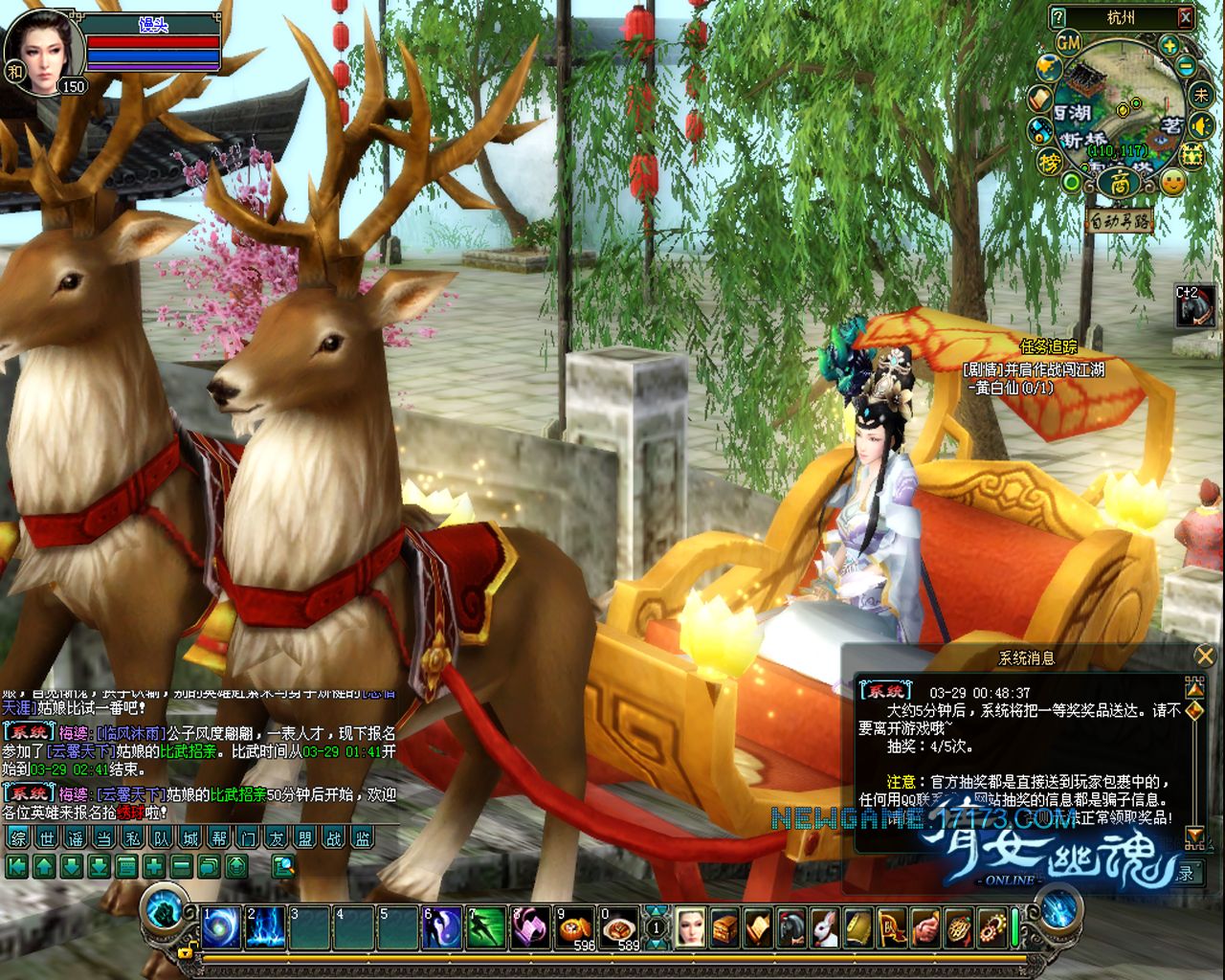Screen dimensions: 1225x980
Task: Use the lightning skill in slot 2
Action: (x=266, y=928)
